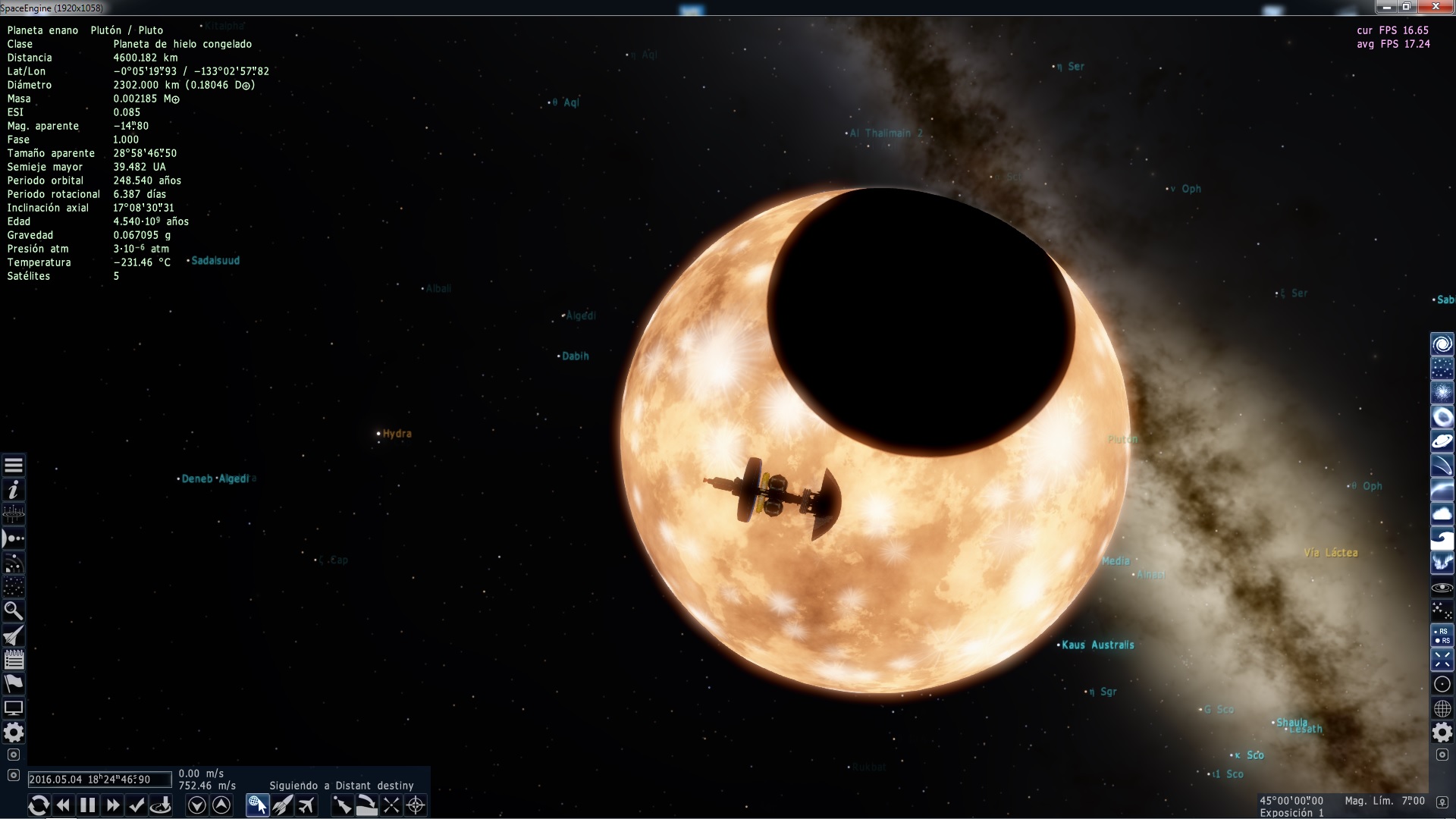Viewport: 1456px width, 819px height.
Task: Slow down time with rewind button
Action: click(64, 805)
